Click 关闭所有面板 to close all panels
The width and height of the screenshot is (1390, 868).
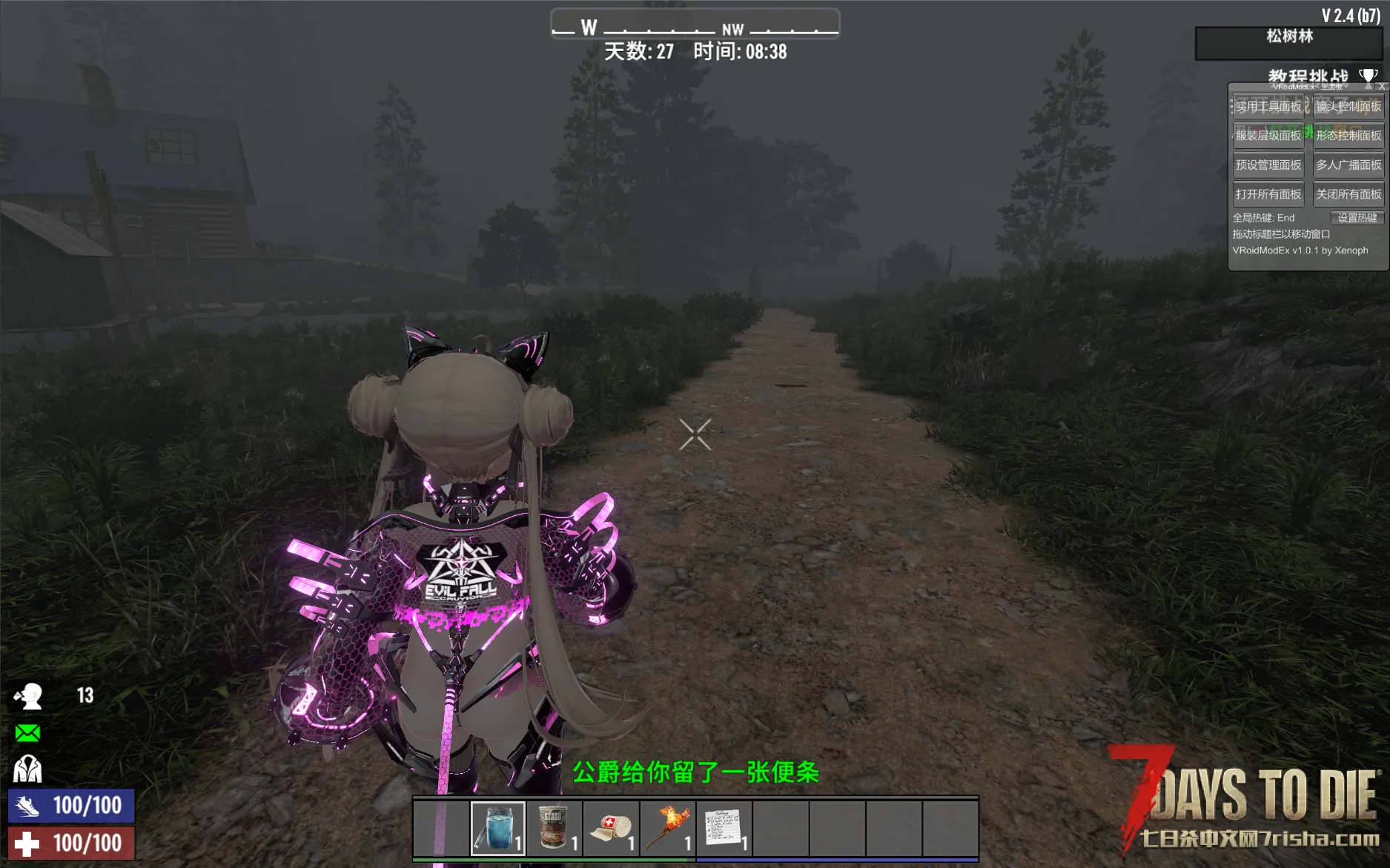(x=1348, y=194)
